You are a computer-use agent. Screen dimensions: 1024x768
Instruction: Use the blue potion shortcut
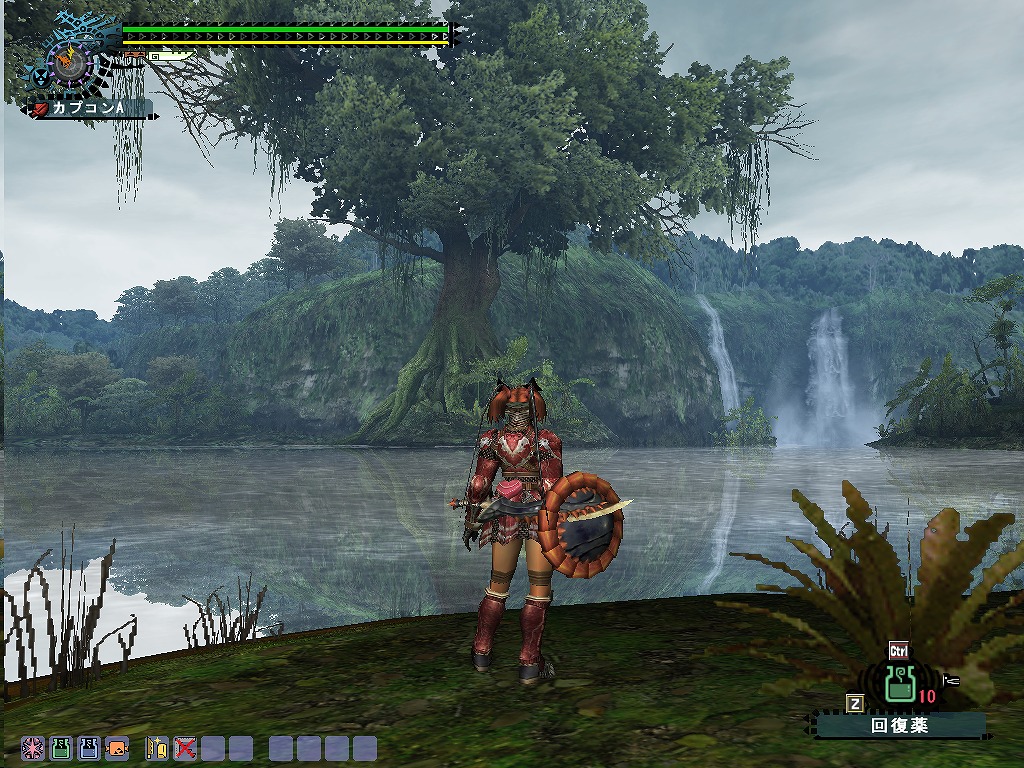[89, 747]
